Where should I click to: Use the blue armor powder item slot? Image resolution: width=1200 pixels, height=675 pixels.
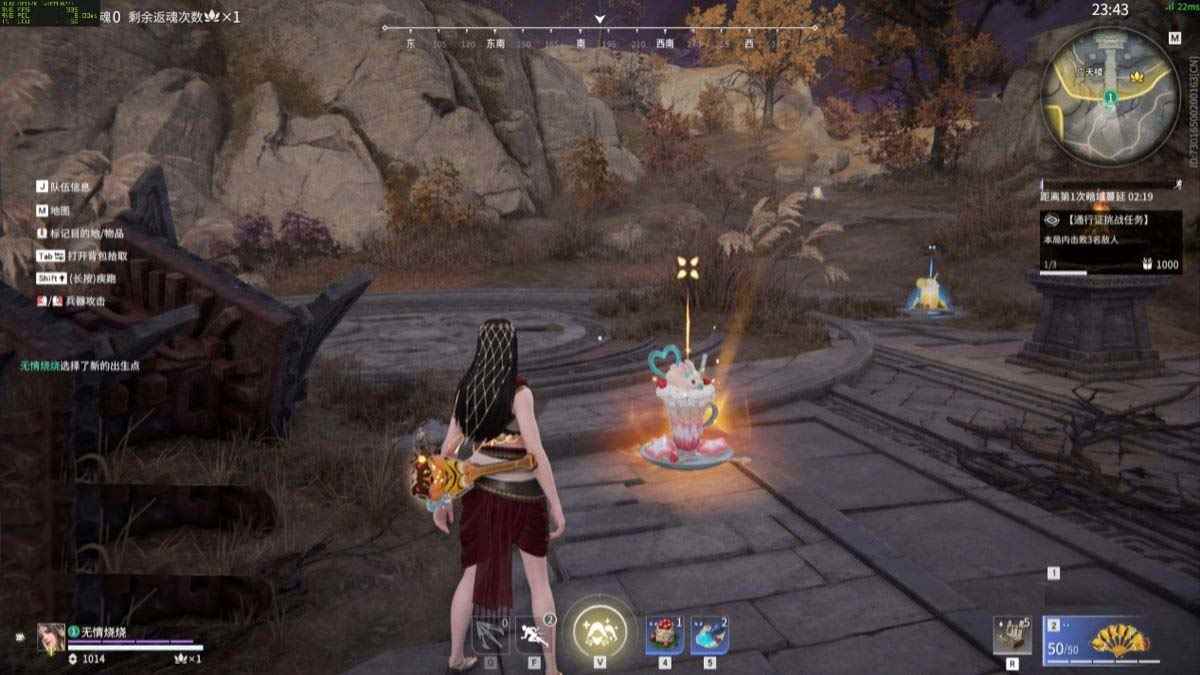click(709, 634)
